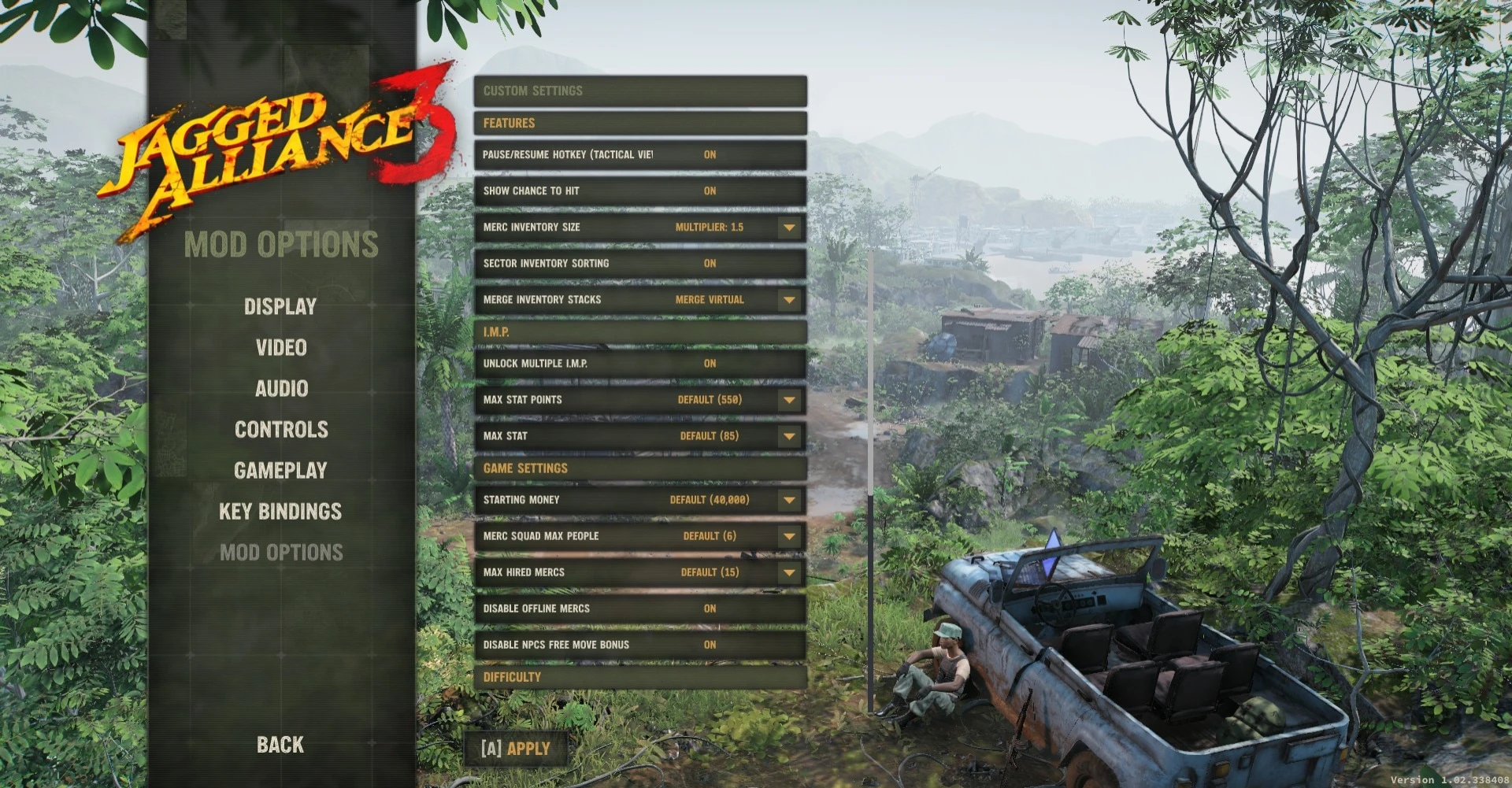1512x788 pixels.
Task: Expand the Max Hired Mercs dropdown
Action: 788,572
